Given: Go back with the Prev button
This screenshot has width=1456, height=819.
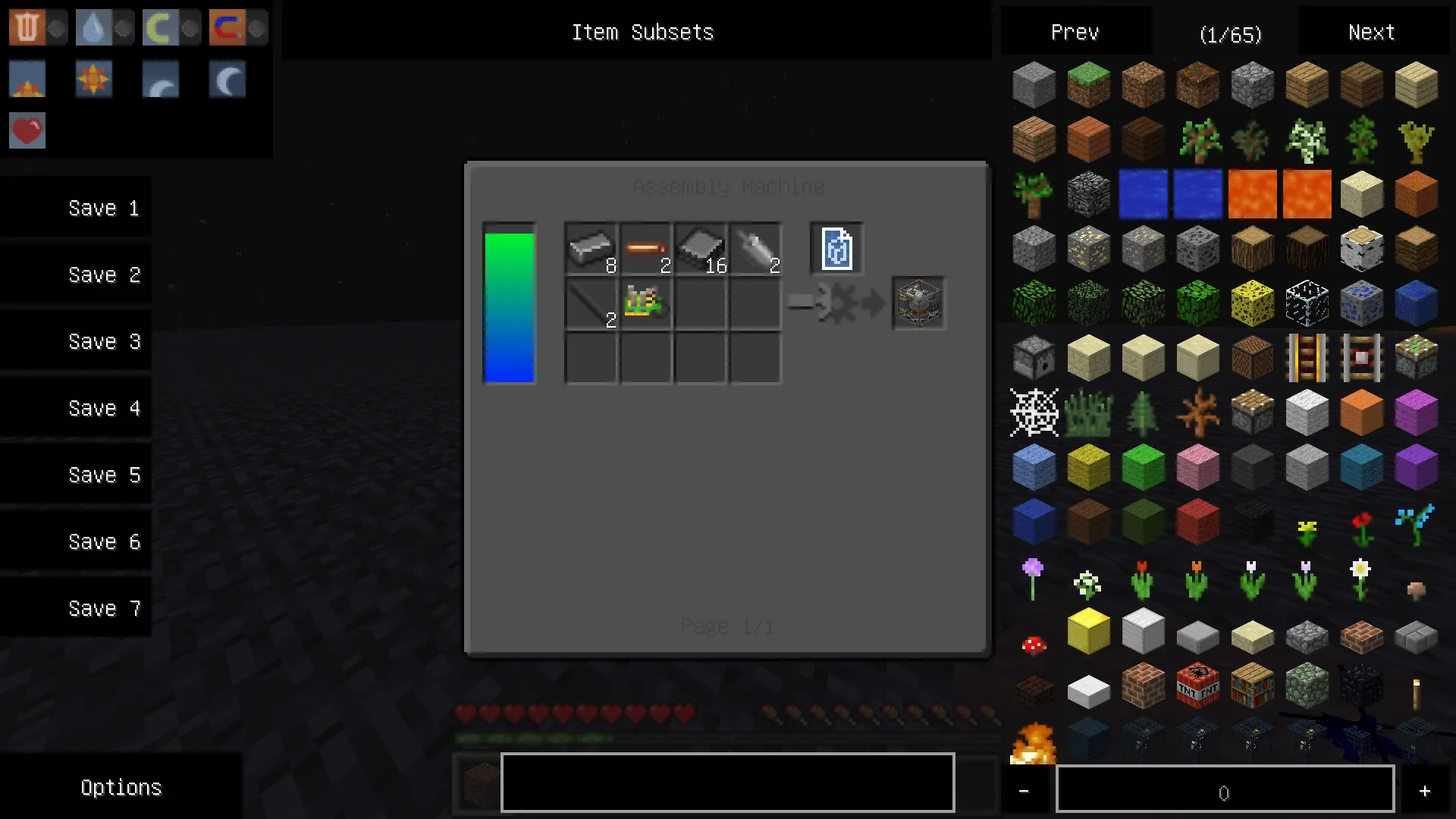Looking at the screenshot, I should coord(1074,32).
